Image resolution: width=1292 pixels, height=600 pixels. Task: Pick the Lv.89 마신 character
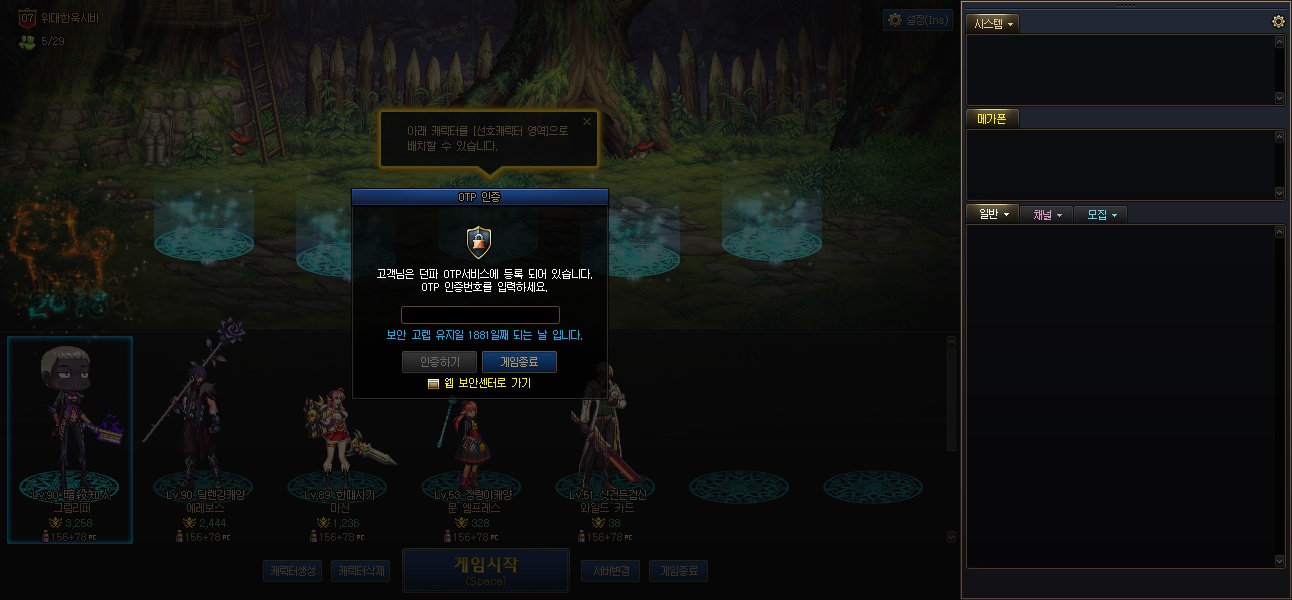pos(337,440)
